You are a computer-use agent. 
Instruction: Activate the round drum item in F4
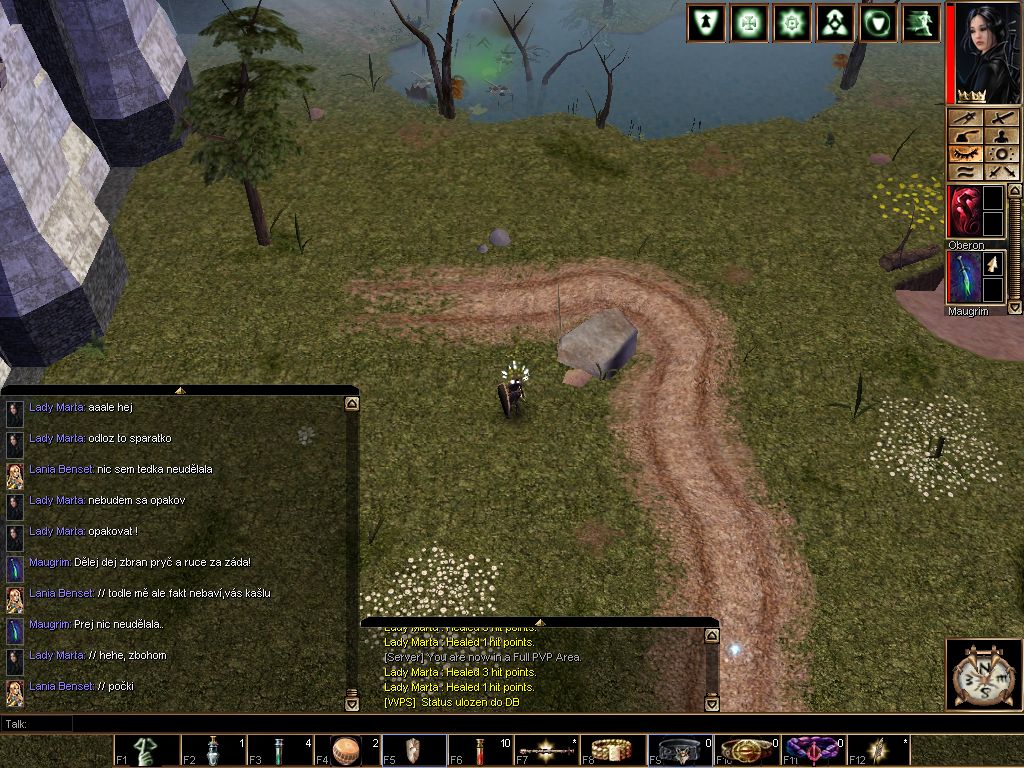pyautogui.click(x=346, y=751)
